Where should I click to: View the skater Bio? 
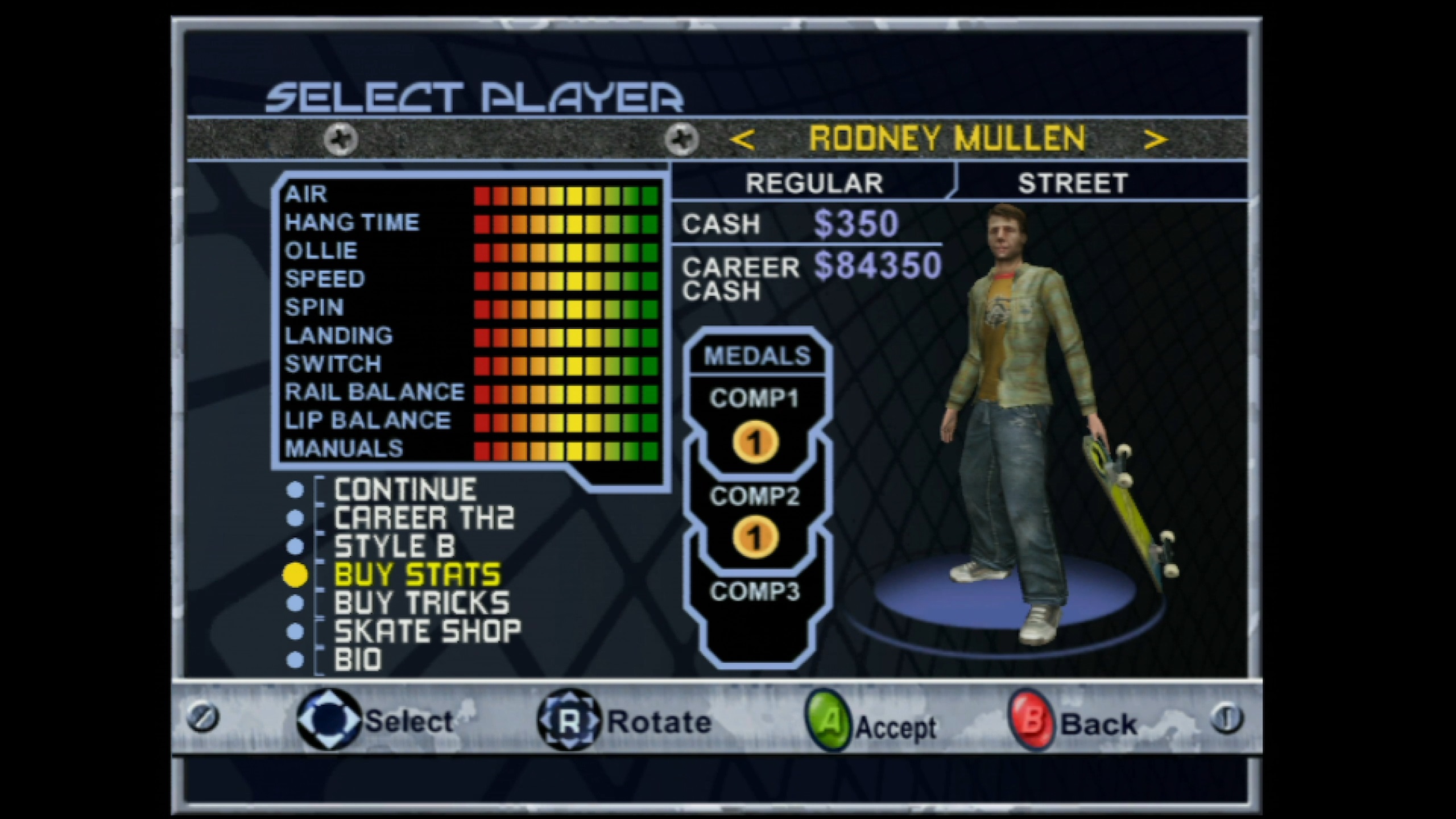pos(358,660)
